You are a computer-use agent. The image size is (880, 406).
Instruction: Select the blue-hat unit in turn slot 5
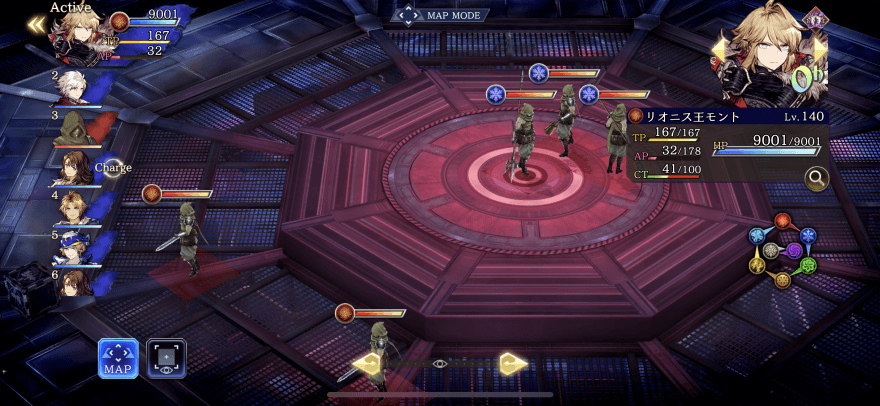point(72,246)
